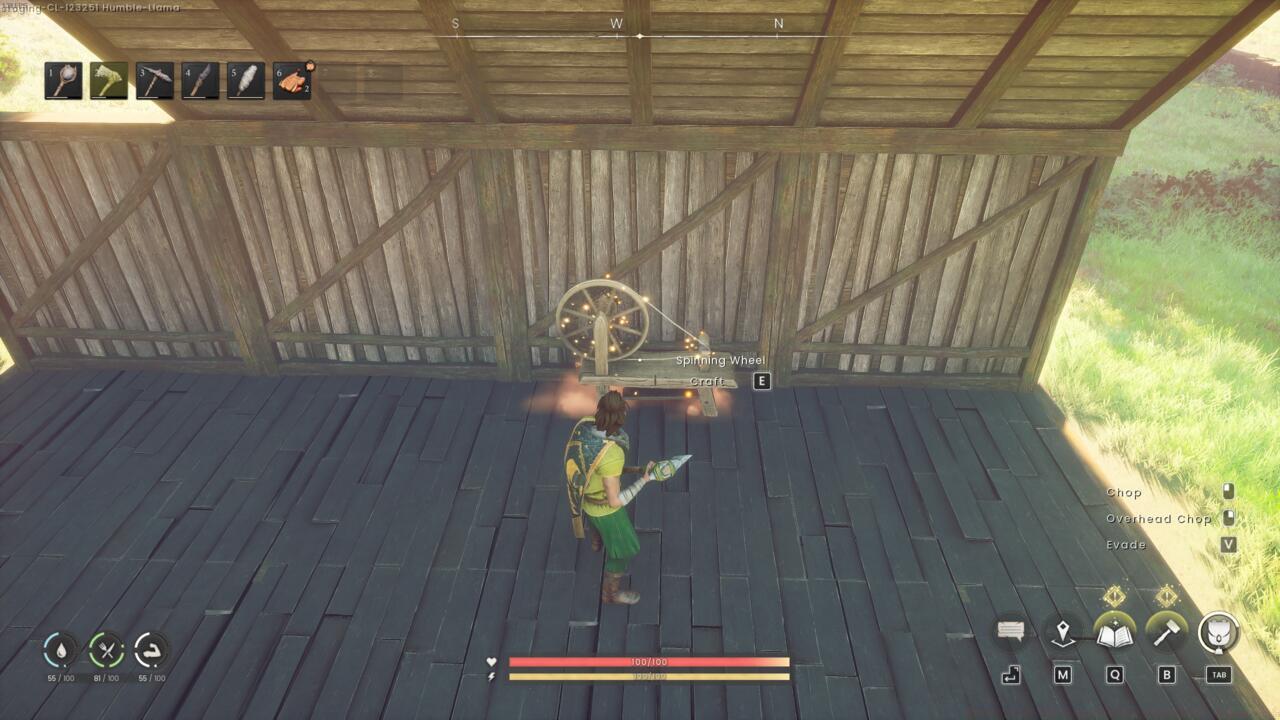
Task: Open the backpack inventory icon by the TAB key
Action: [x=1218, y=630]
